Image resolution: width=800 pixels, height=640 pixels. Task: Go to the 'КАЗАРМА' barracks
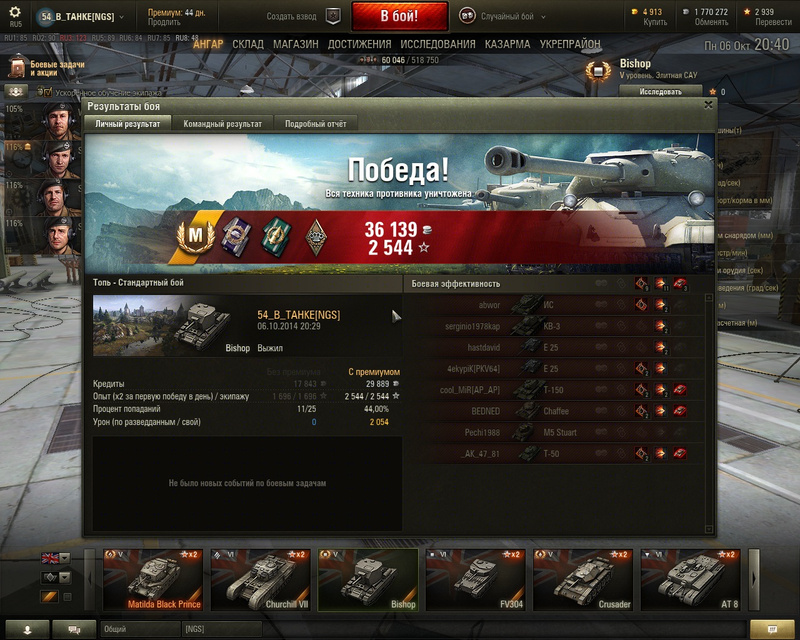click(507, 45)
